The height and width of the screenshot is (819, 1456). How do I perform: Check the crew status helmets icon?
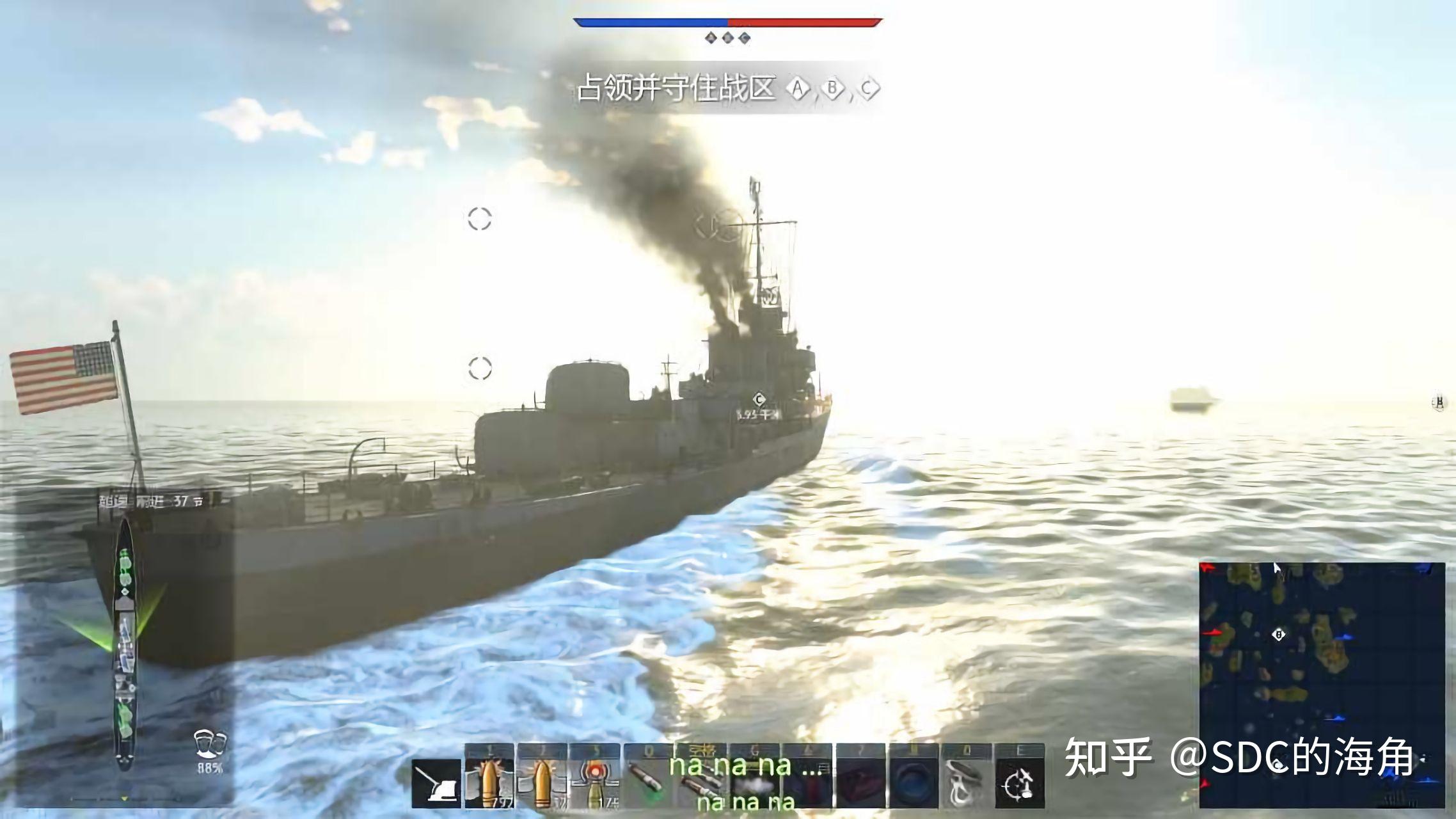click(210, 744)
